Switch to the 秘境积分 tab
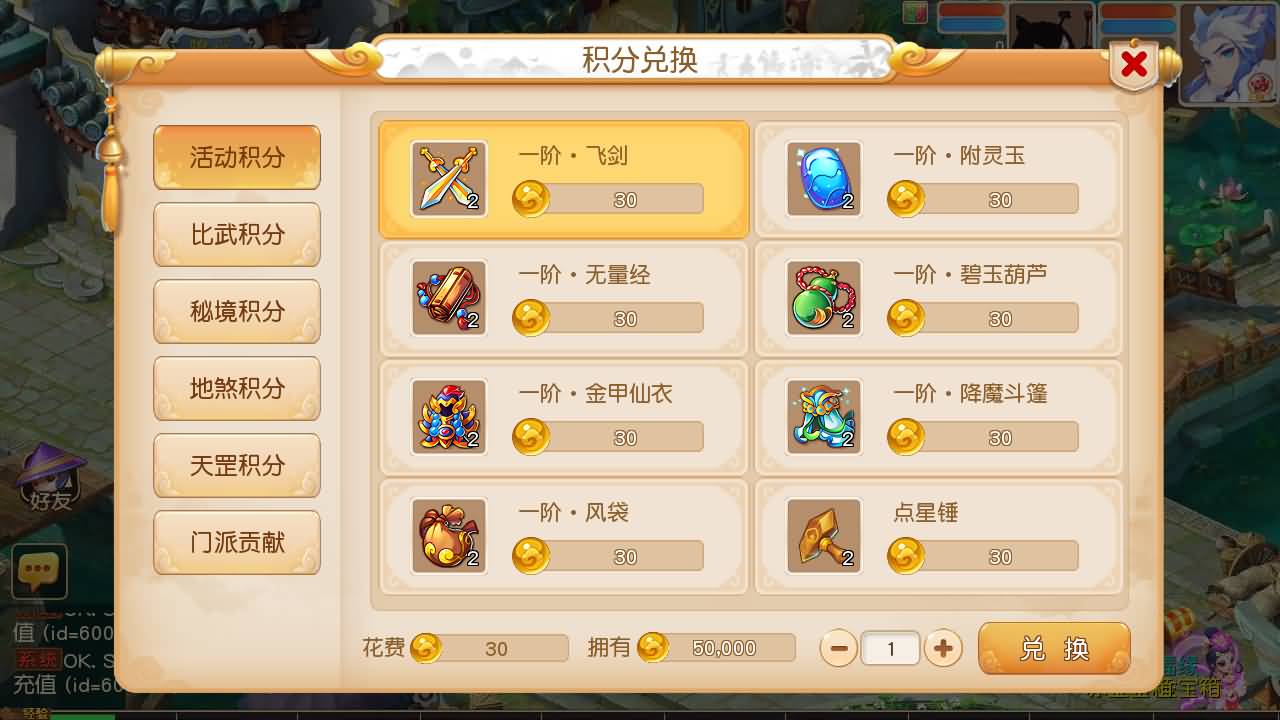This screenshot has height=720, width=1280. tap(236, 311)
